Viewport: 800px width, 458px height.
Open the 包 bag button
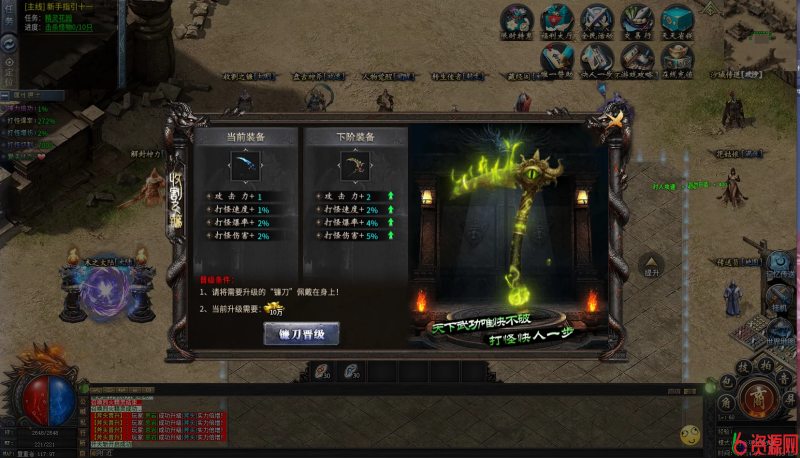point(728,382)
